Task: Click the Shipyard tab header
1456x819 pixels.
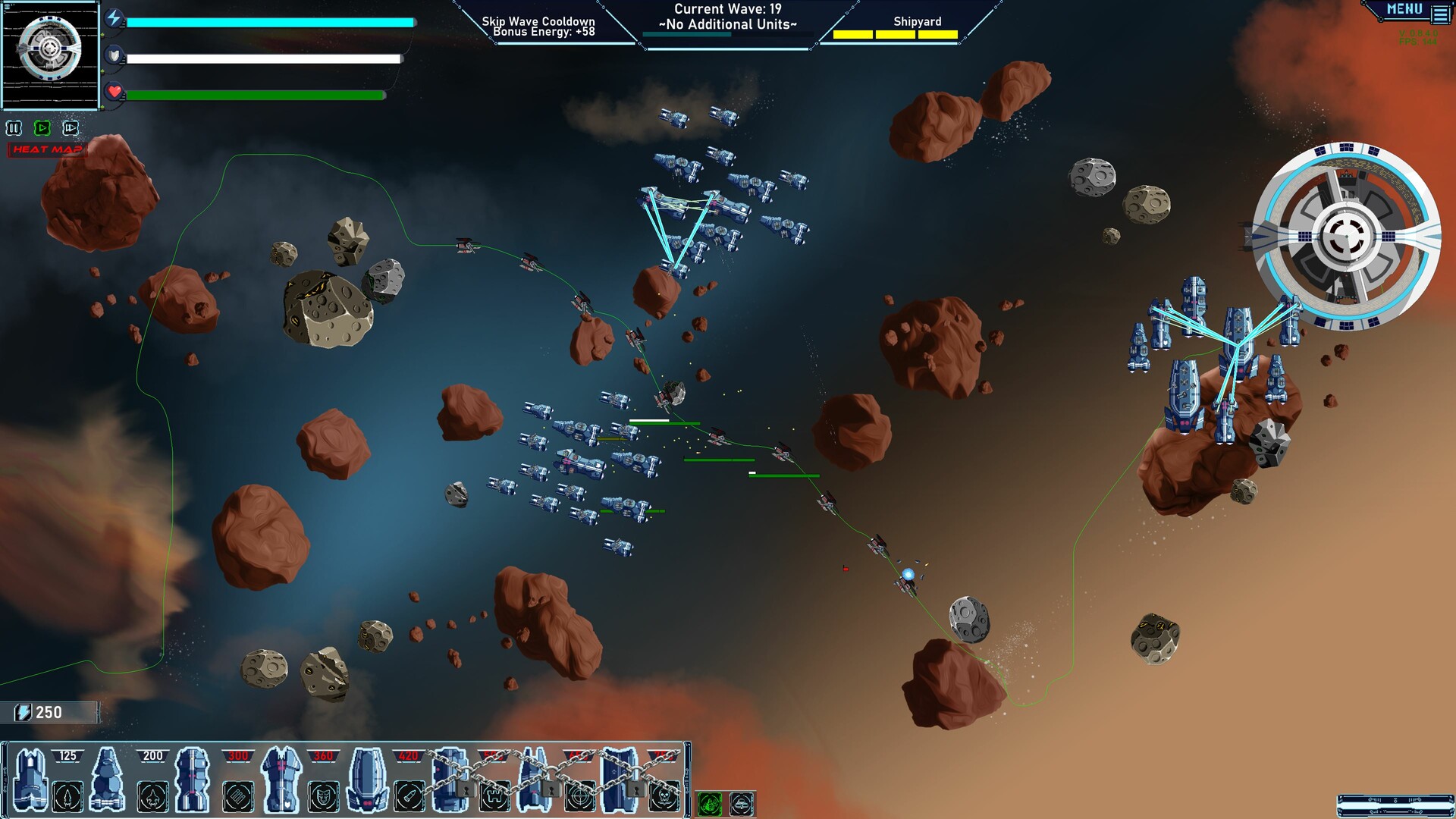Action: coord(917,22)
